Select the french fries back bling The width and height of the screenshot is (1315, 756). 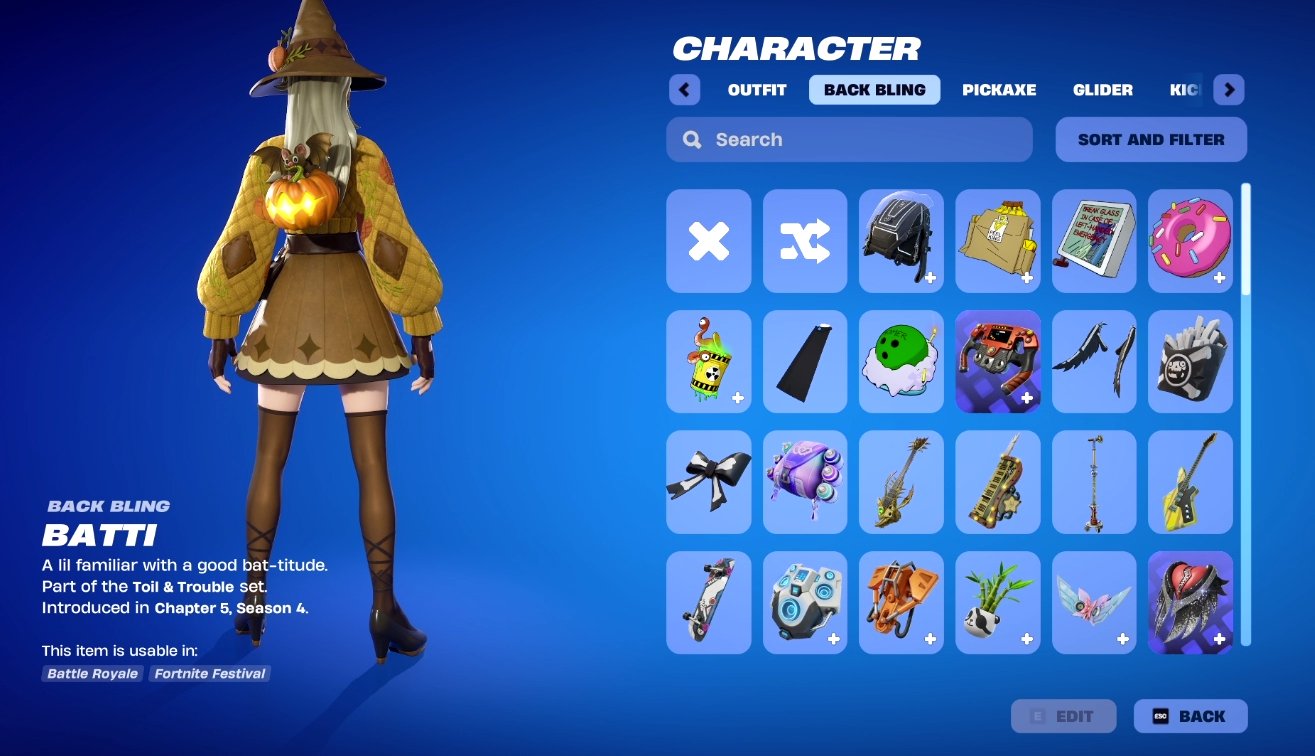point(1190,361)
